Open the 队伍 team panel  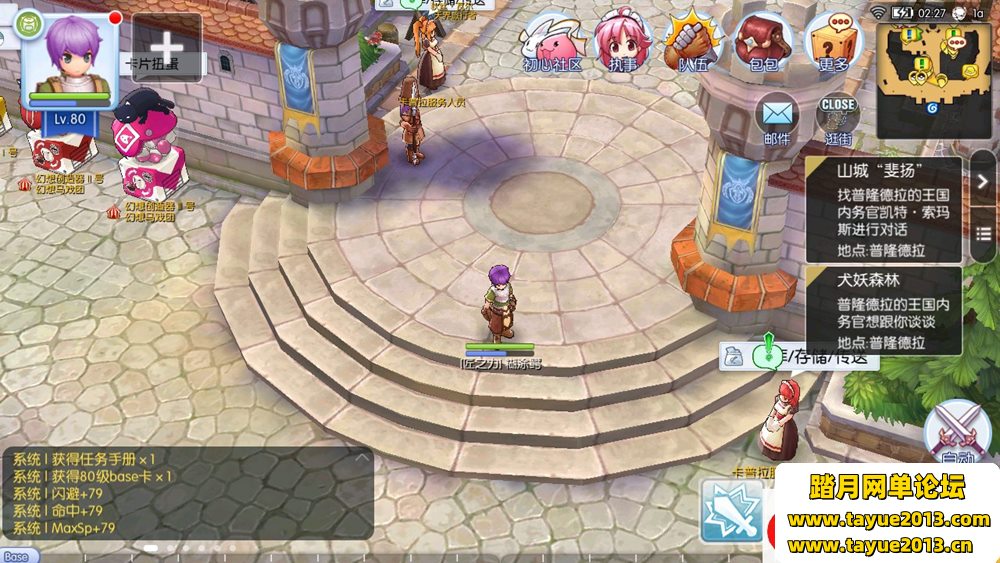click(x=692, y=43)
